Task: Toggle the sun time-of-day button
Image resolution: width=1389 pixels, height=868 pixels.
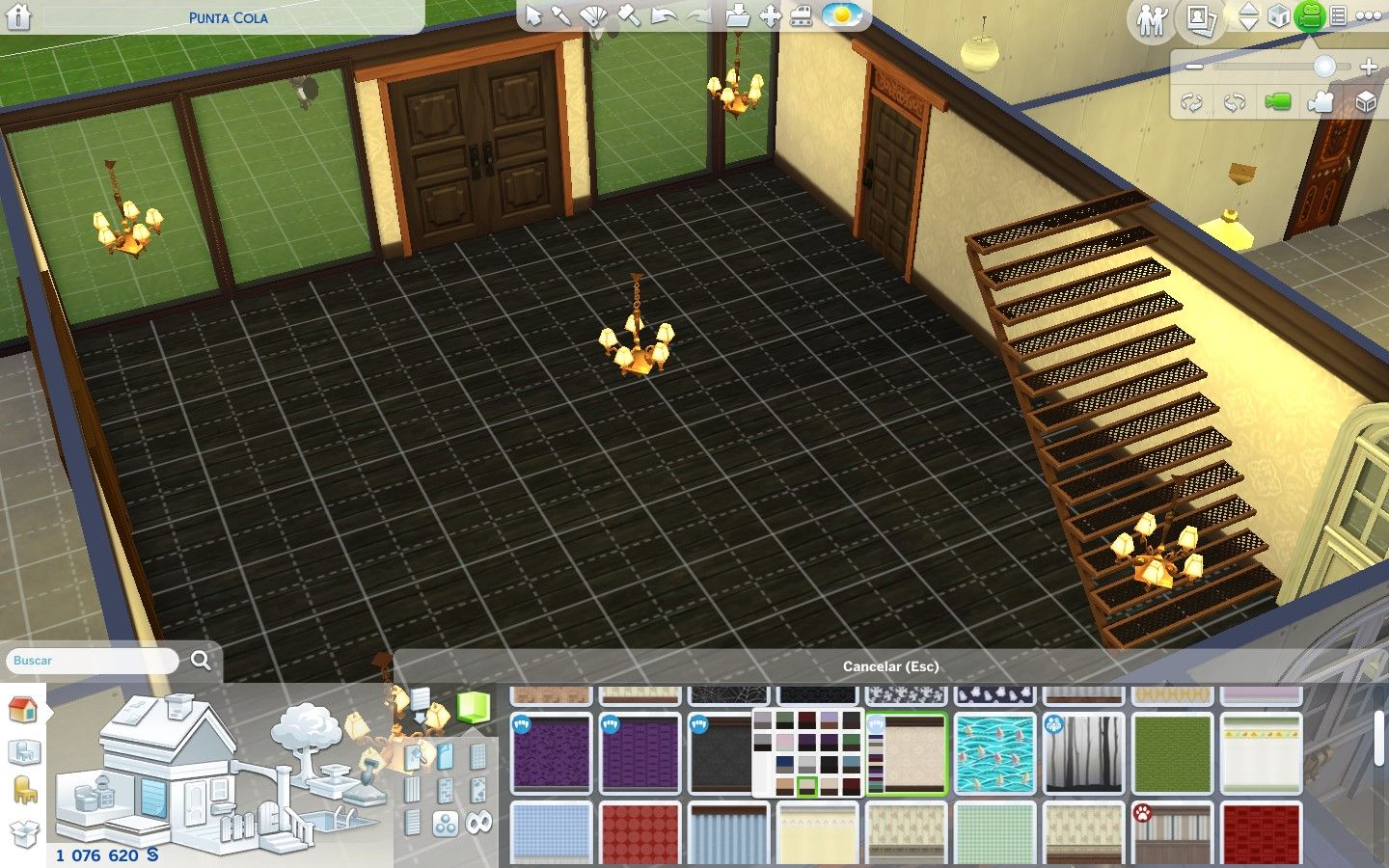Action: pos(841,15)
